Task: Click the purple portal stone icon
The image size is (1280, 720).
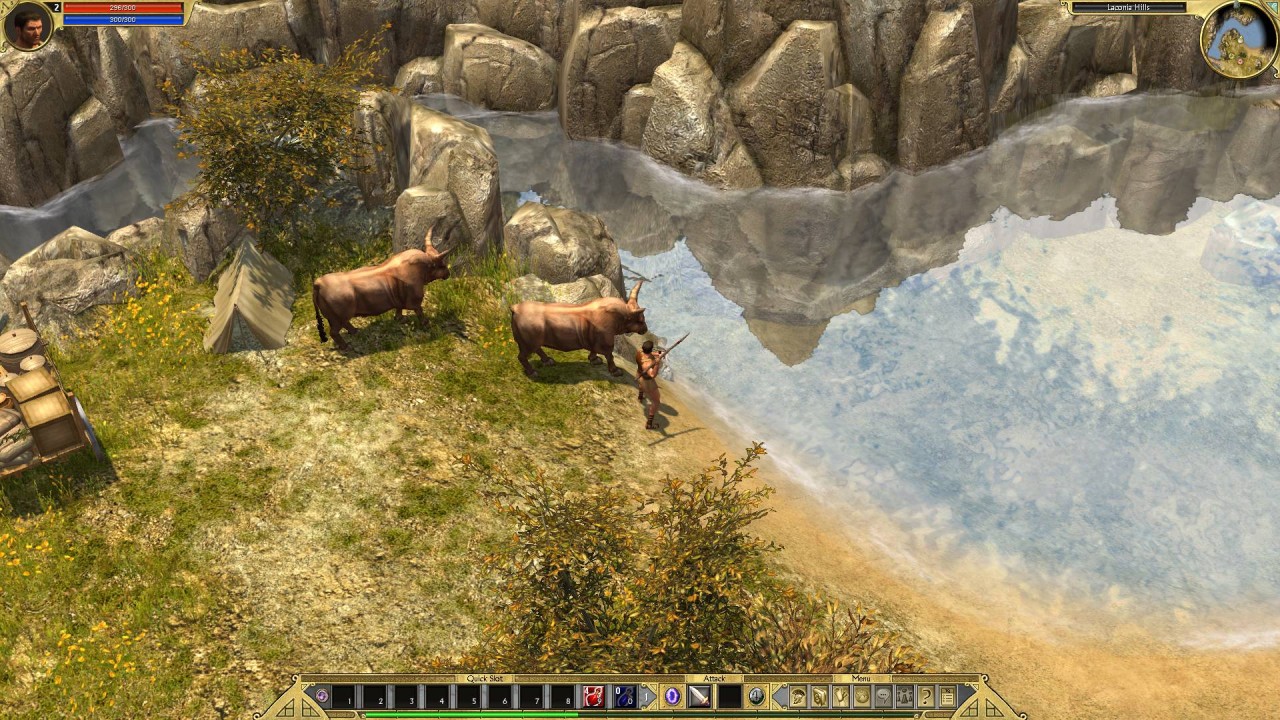Action: 672,696
